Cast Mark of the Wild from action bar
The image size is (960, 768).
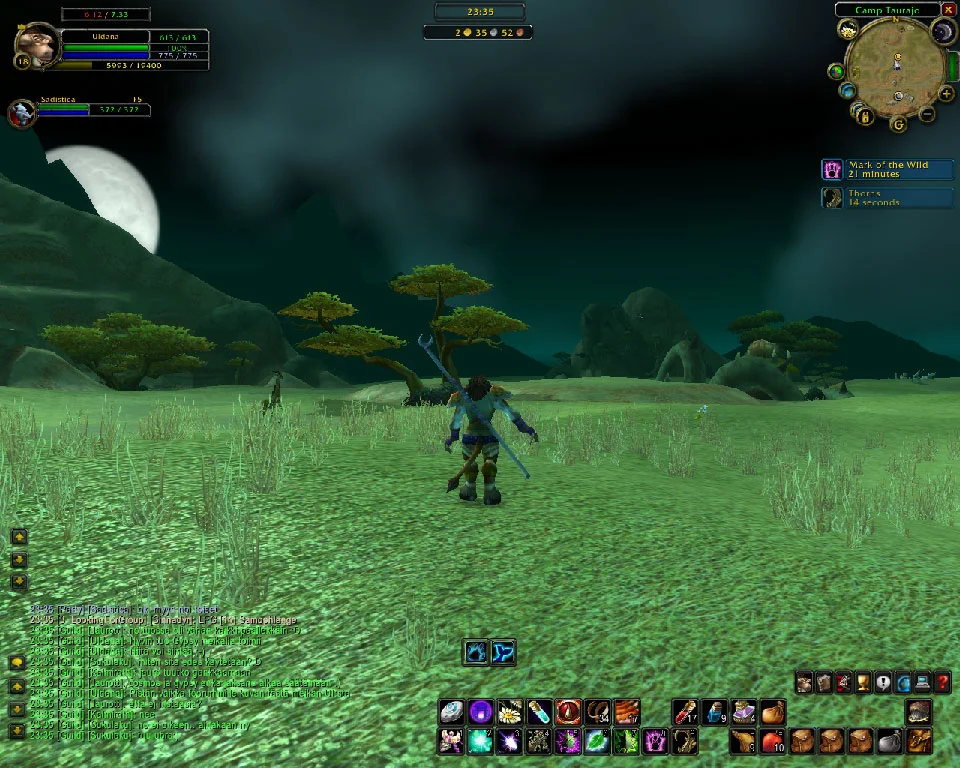[x=656, y=741]
